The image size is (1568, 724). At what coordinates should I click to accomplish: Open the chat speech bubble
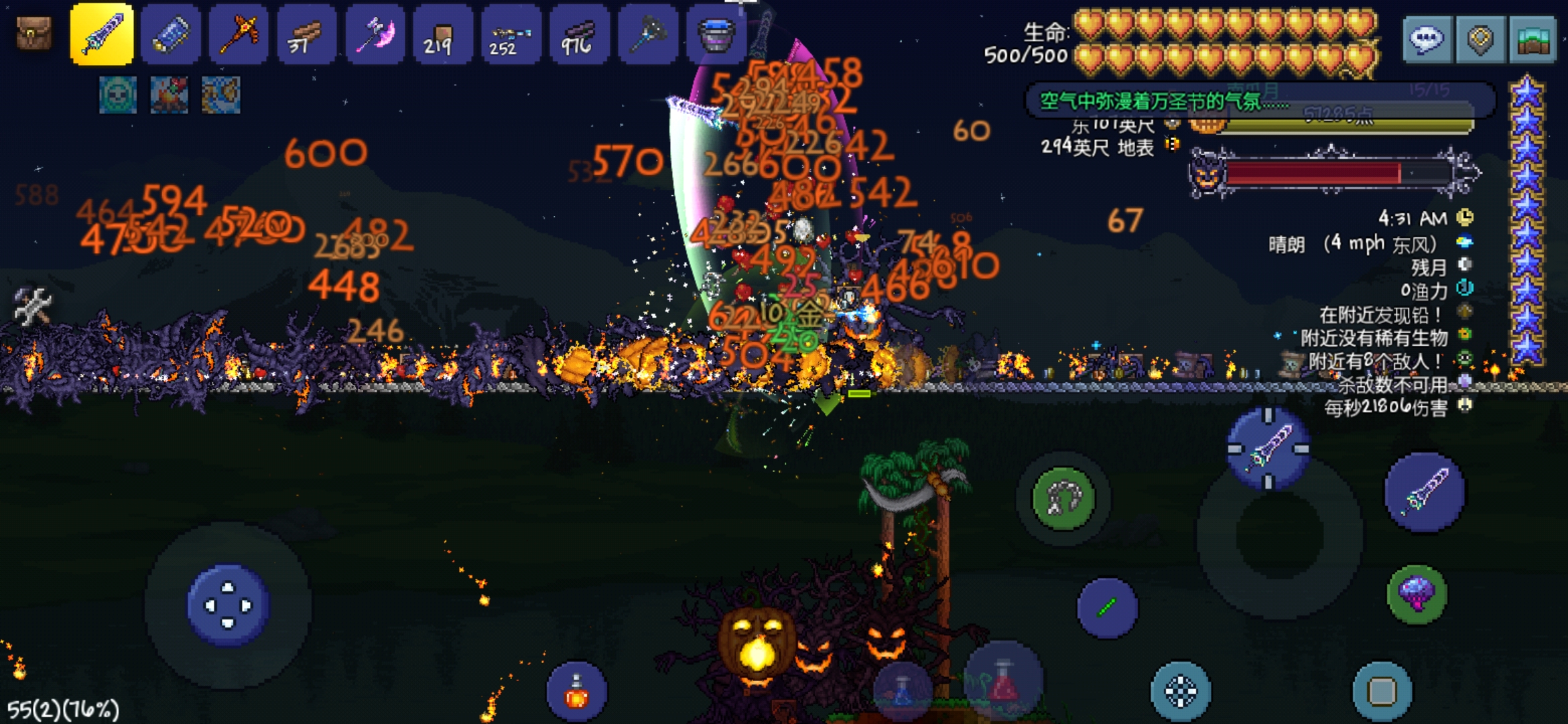[x=1427, y=40]
